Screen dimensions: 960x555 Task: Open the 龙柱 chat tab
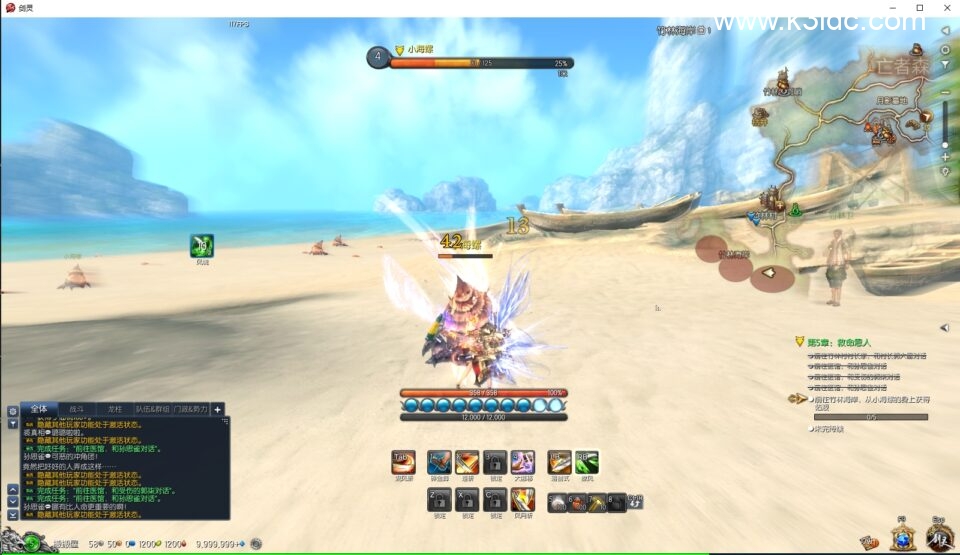(x=114, y=409)
